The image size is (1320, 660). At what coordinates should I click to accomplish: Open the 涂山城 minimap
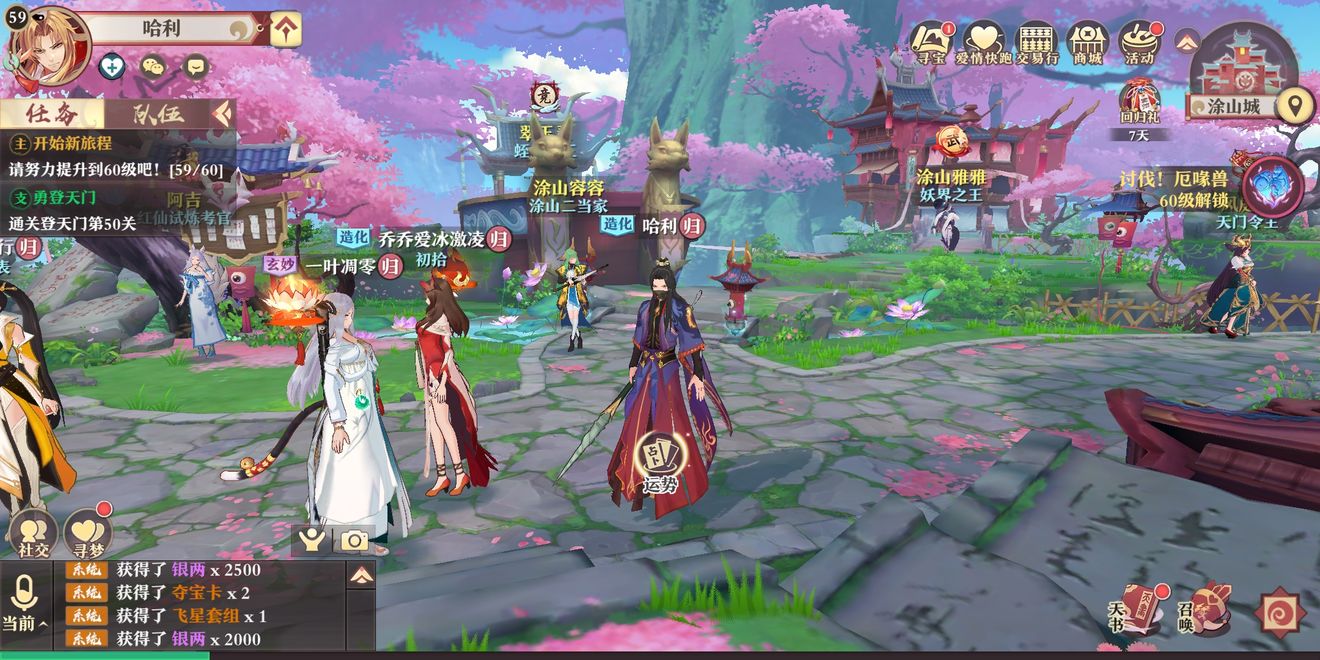tap(1243, 70)
